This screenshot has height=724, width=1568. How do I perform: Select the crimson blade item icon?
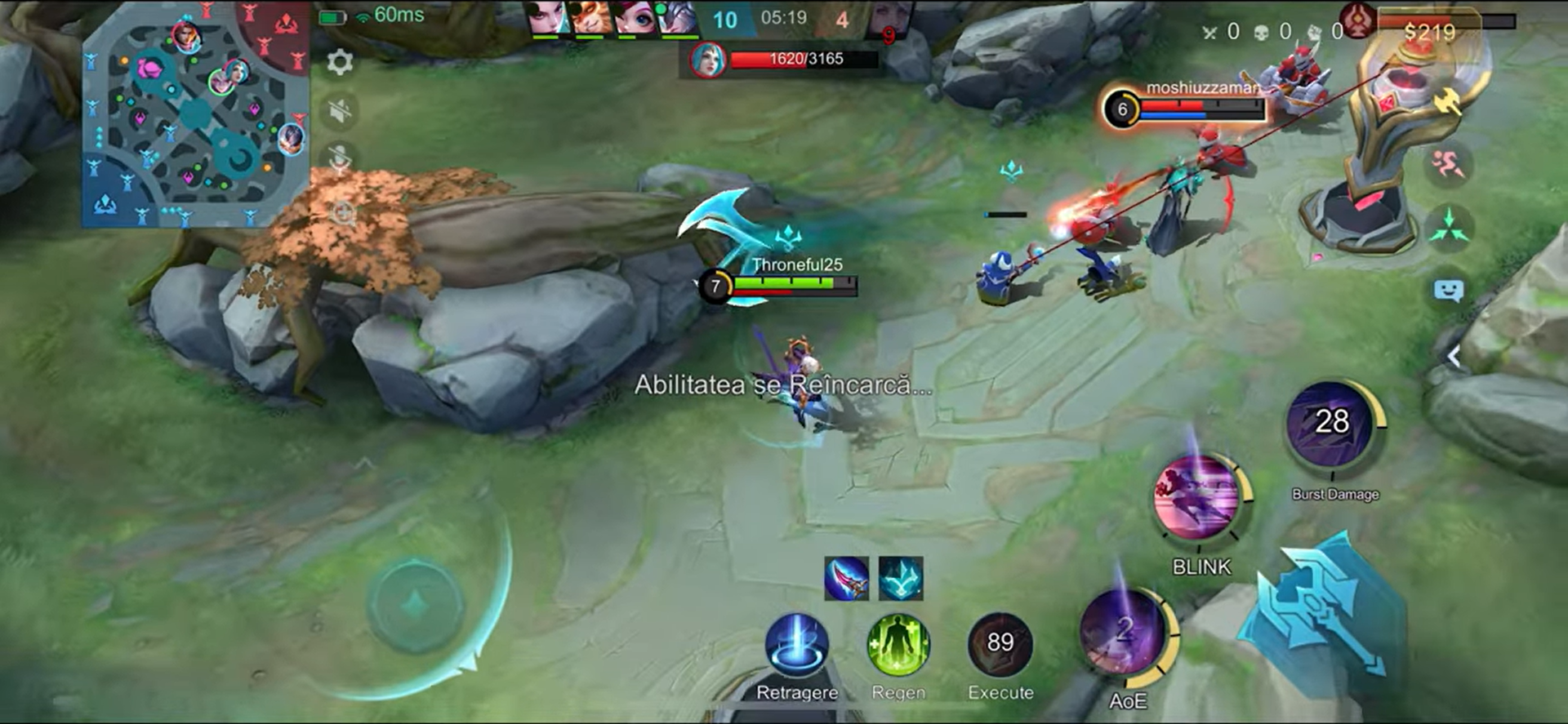pos(846,578)
